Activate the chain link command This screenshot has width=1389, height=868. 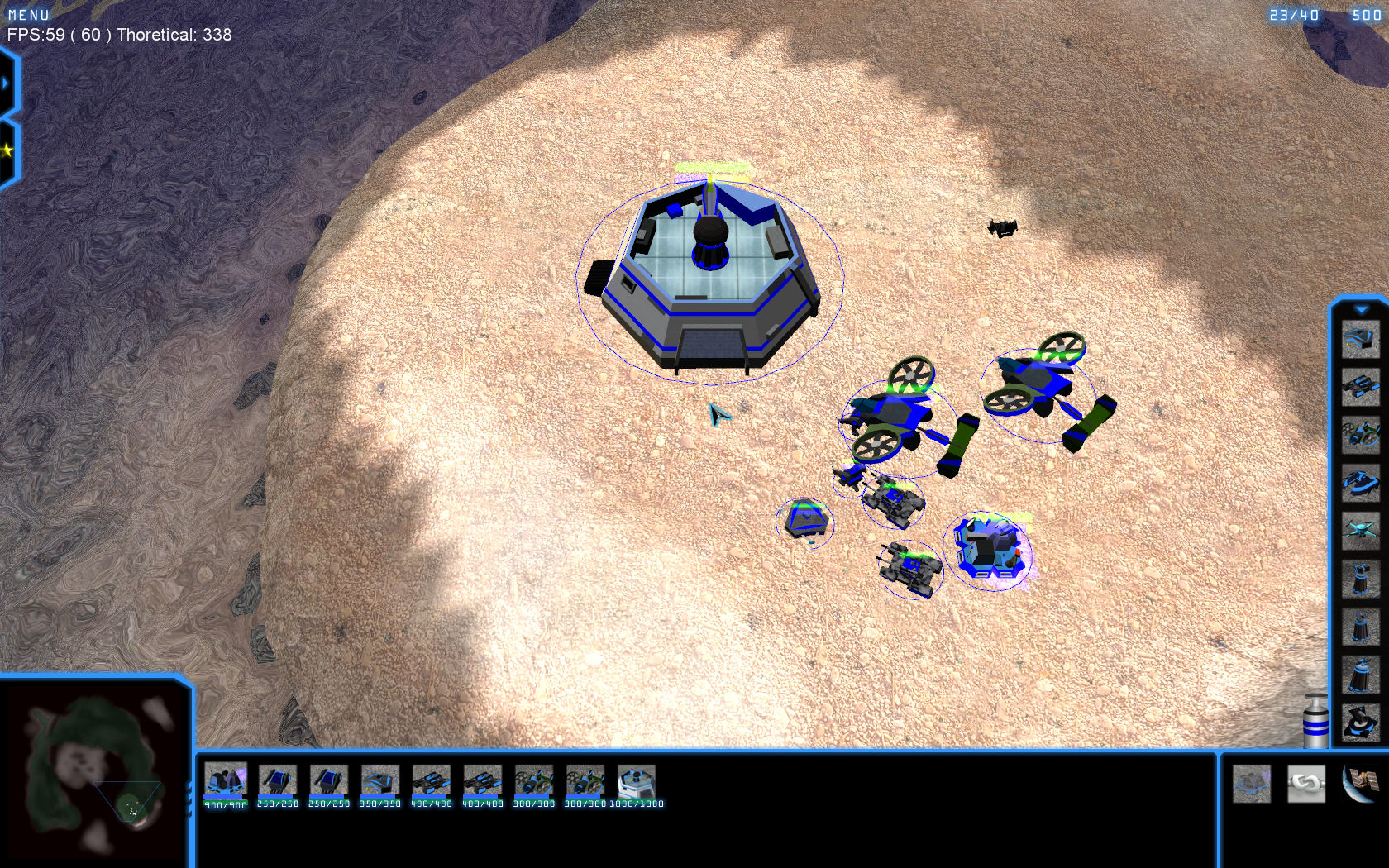pos(1306,783)
